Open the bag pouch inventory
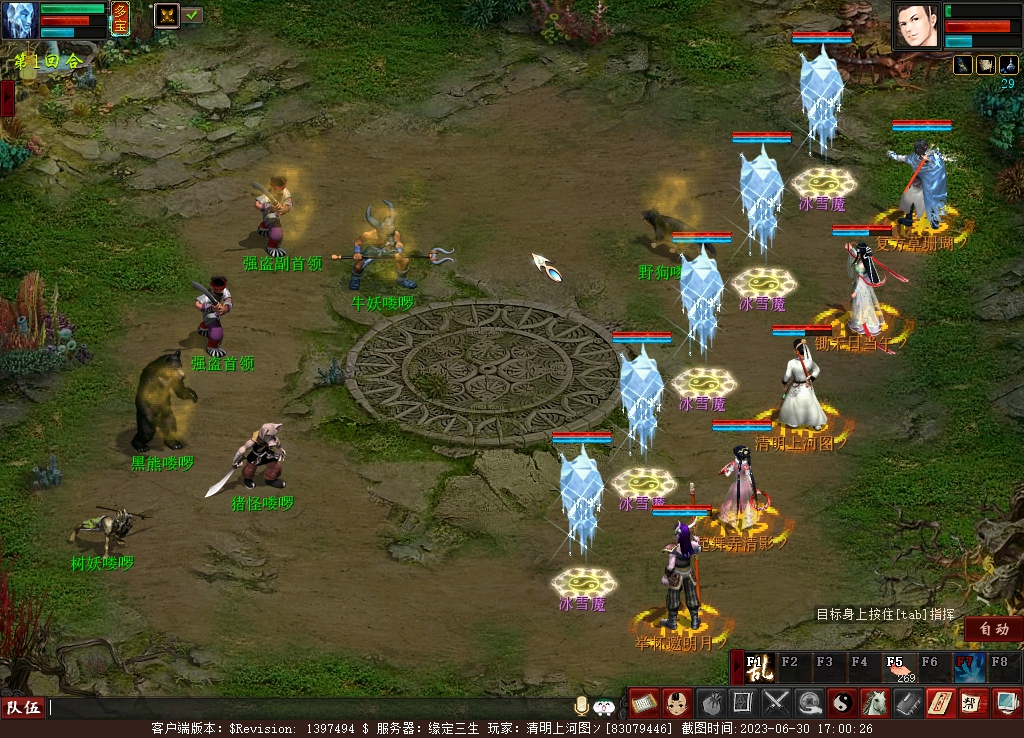 tap(710, 703)
